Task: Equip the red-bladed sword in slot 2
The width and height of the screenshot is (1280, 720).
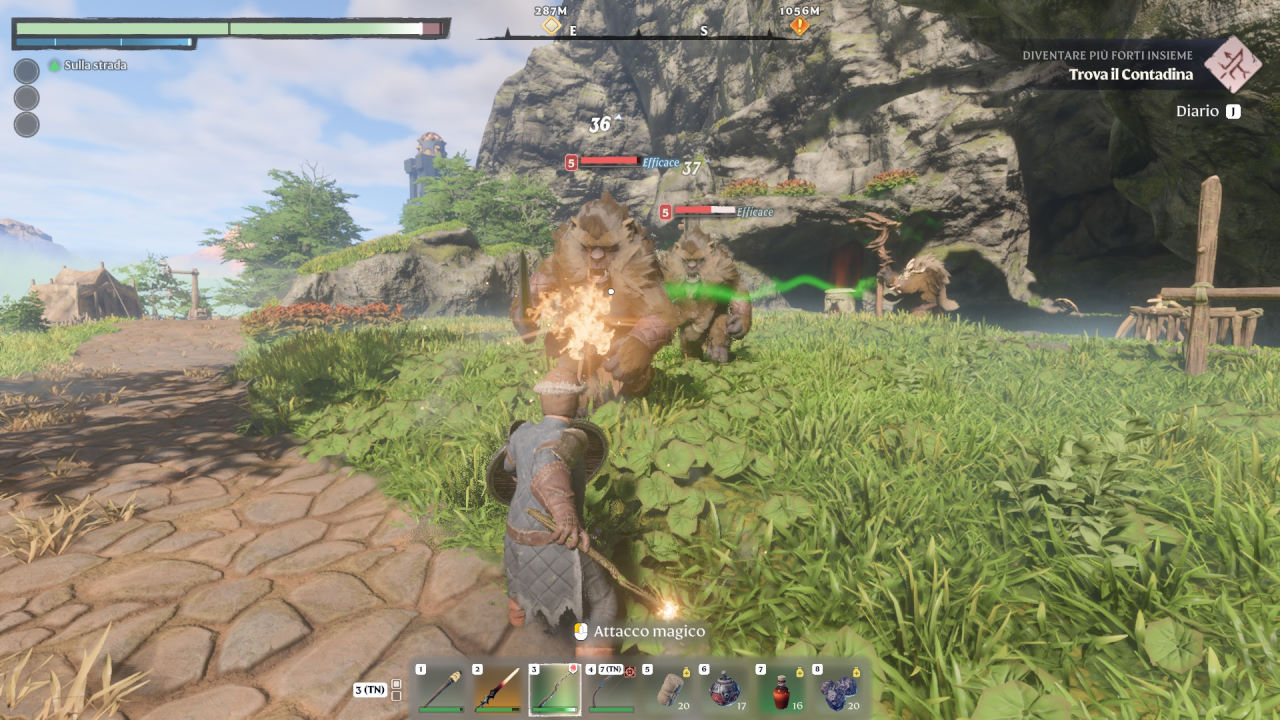Action: [496, 690]
